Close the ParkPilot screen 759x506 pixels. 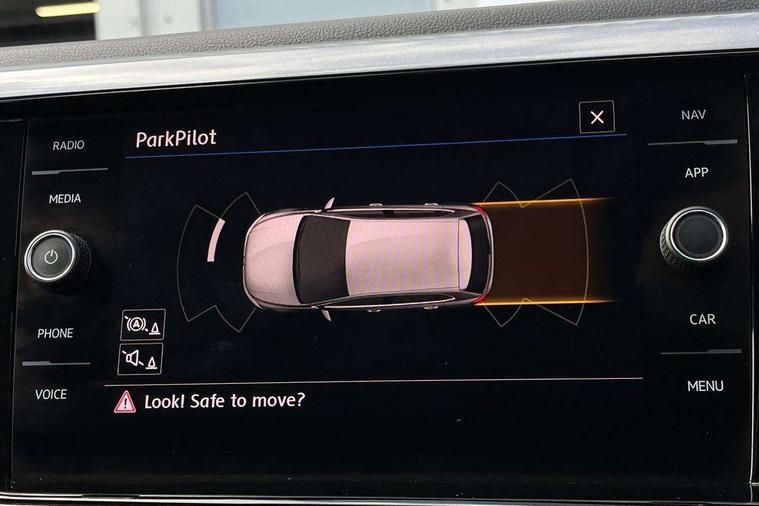[597, 118]
